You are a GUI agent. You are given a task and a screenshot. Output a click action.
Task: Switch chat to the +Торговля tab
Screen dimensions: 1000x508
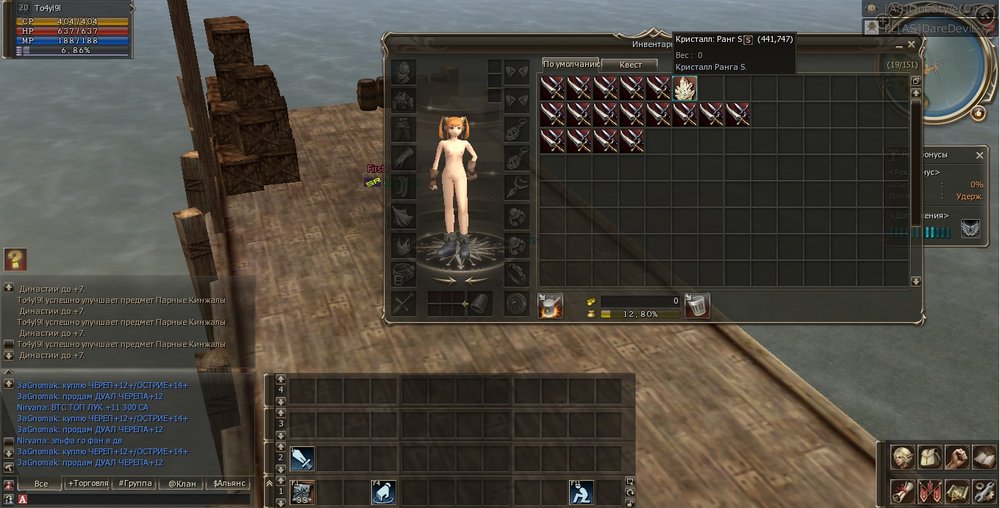pos(88,484)
